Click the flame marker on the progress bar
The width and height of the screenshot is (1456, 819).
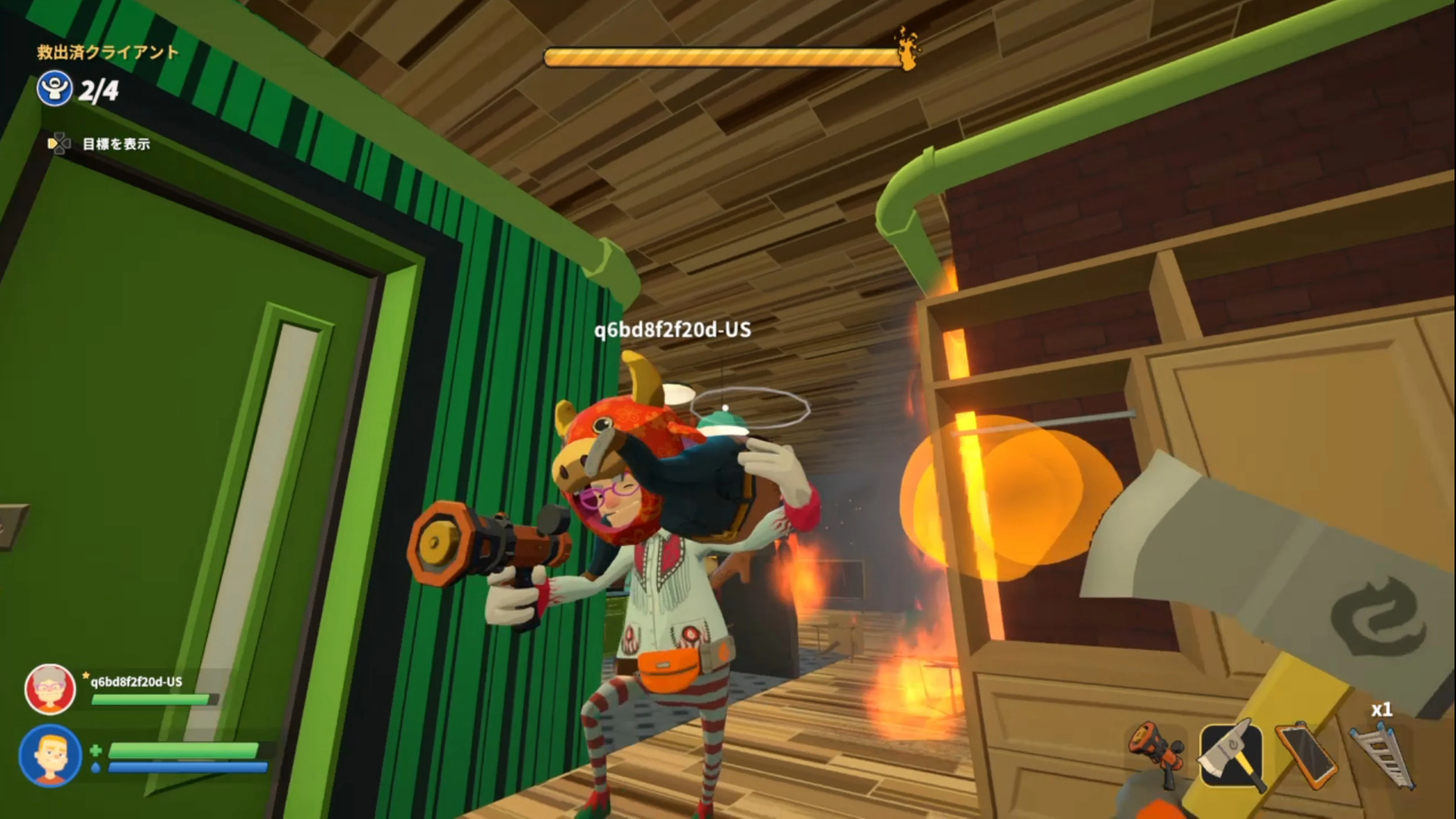pos(907,50)
